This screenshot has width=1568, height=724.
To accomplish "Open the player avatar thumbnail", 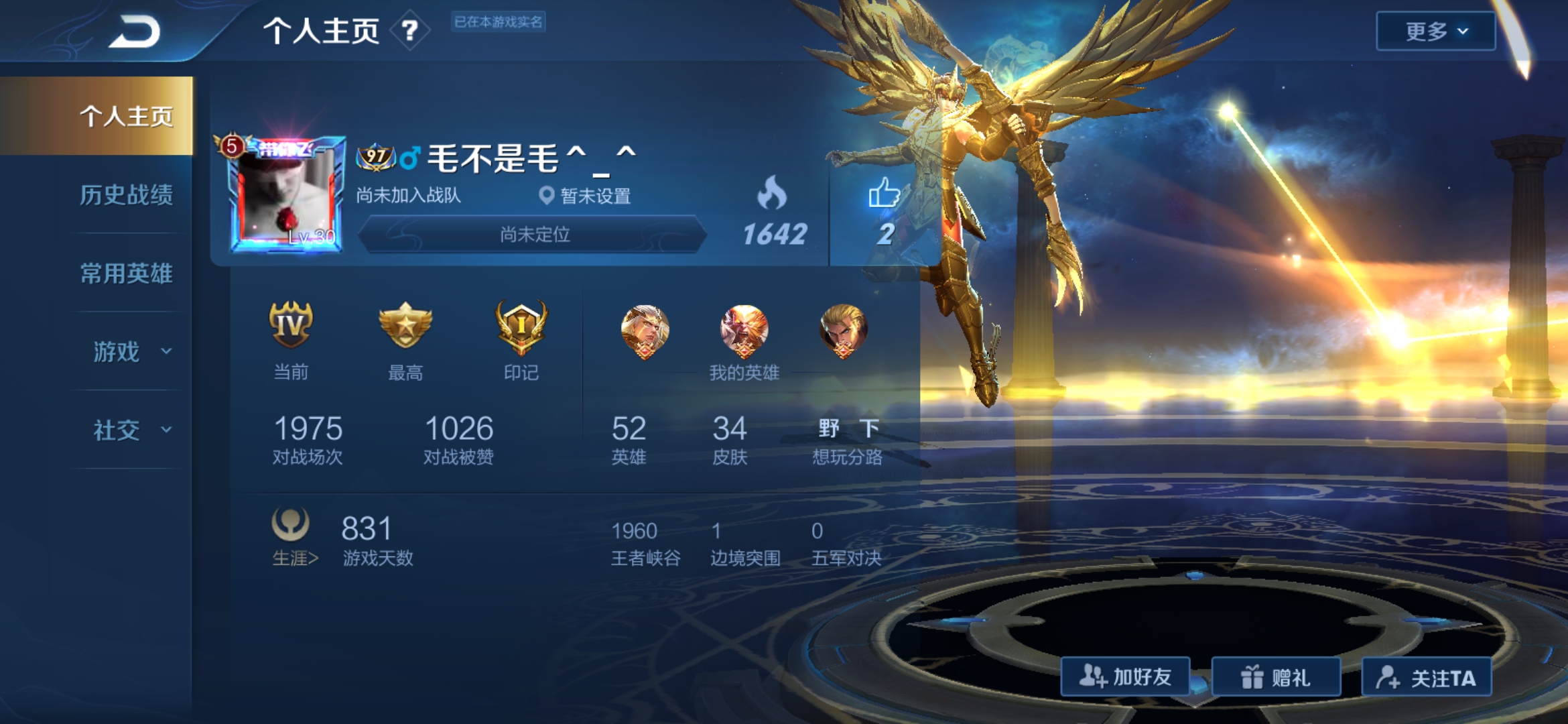I will tap(288, 194).
